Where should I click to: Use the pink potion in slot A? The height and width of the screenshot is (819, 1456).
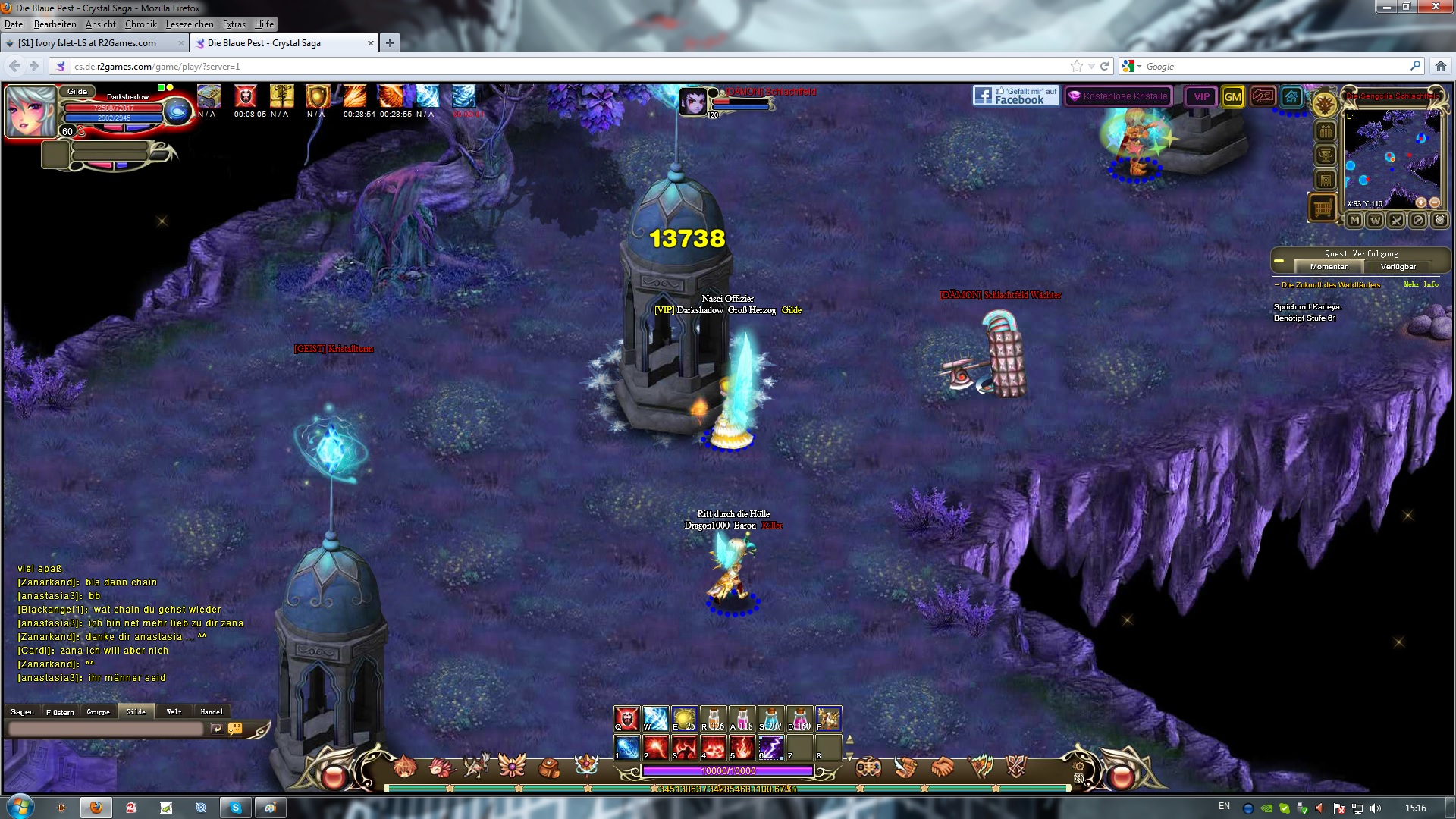pos(742,718)
